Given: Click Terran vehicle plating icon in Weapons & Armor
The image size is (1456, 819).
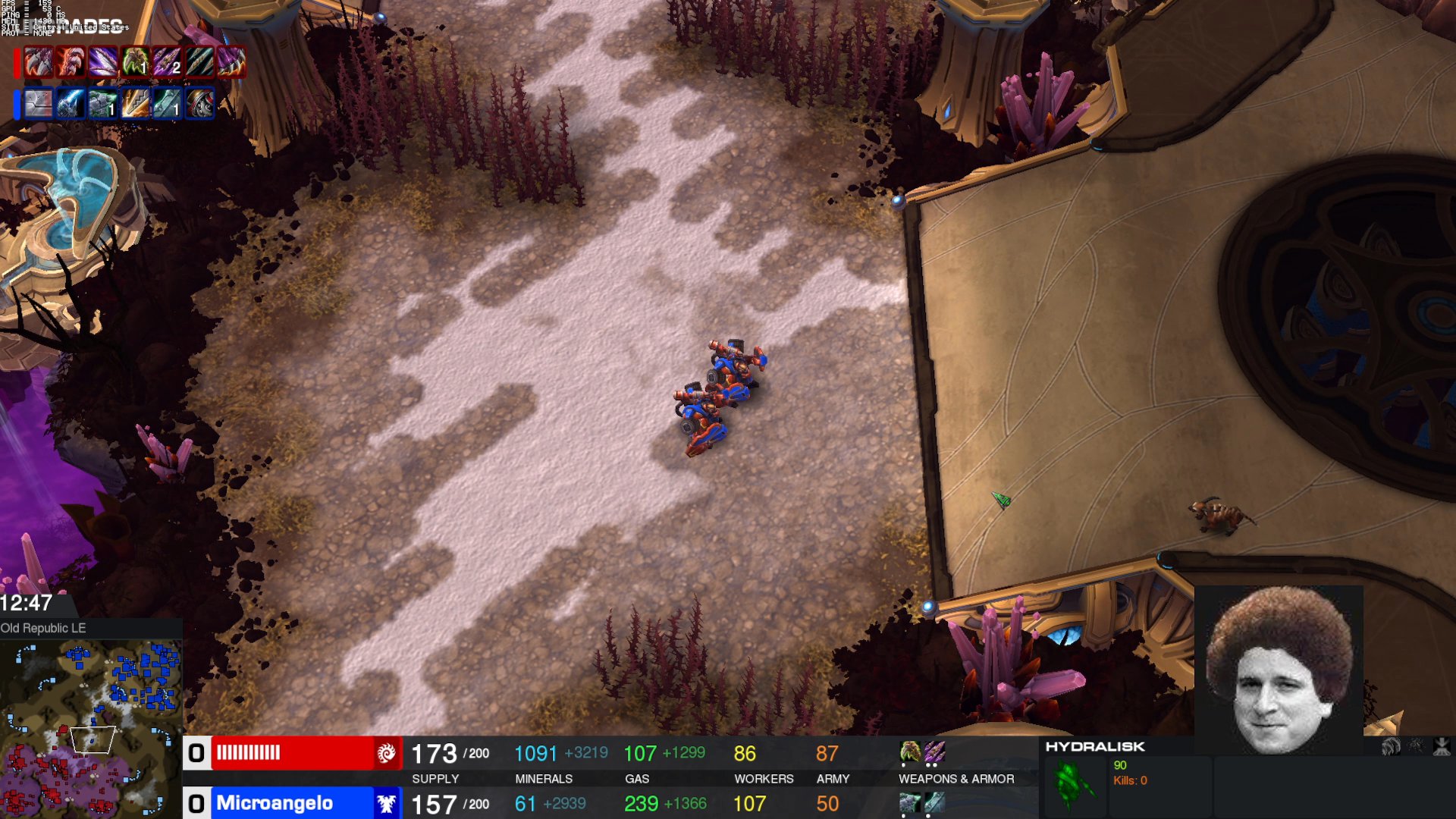Looking at the screenshot, I should pos(910,802).
